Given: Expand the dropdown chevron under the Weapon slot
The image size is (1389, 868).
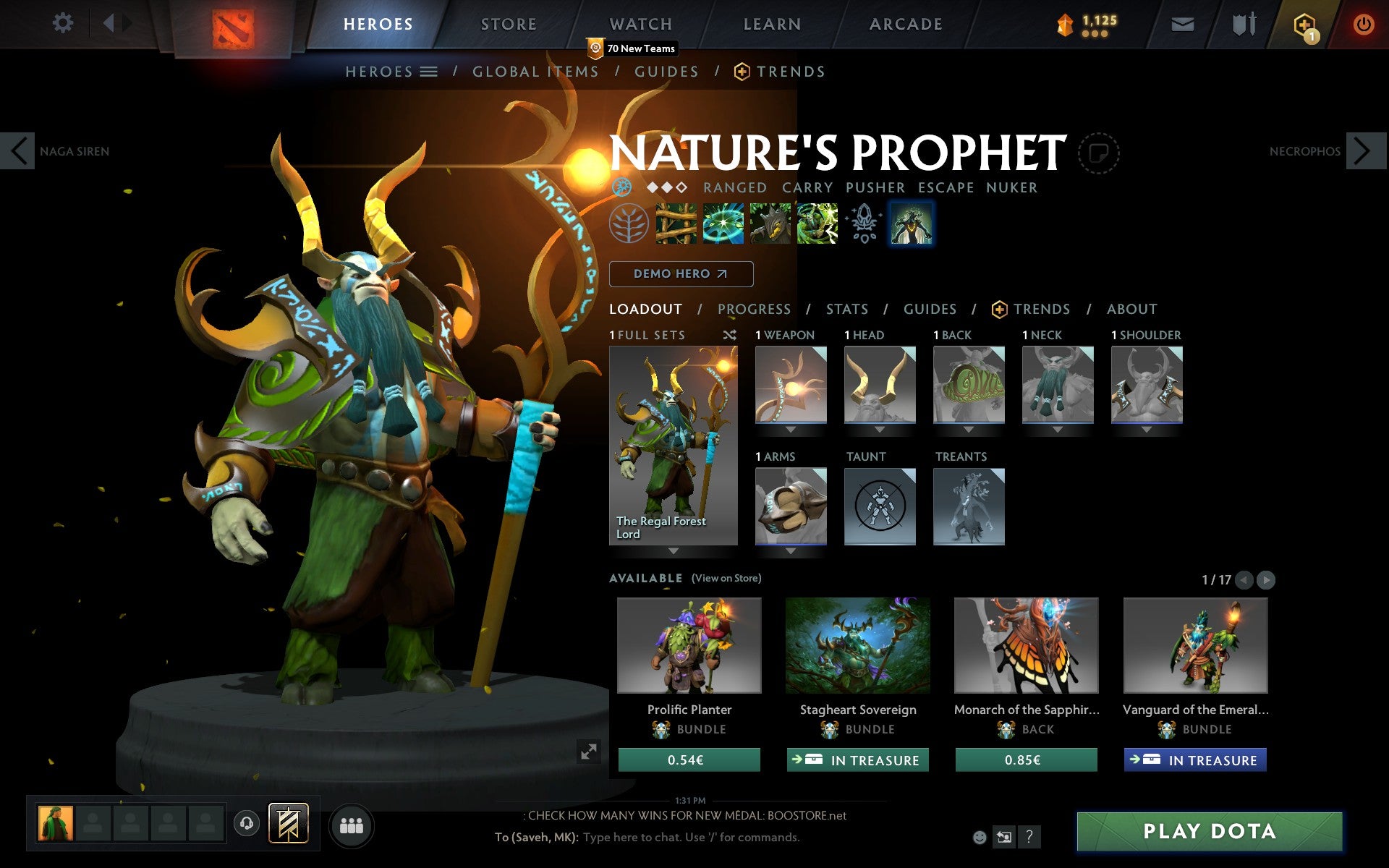Looking at the screenshot, I should coord(790,428).
